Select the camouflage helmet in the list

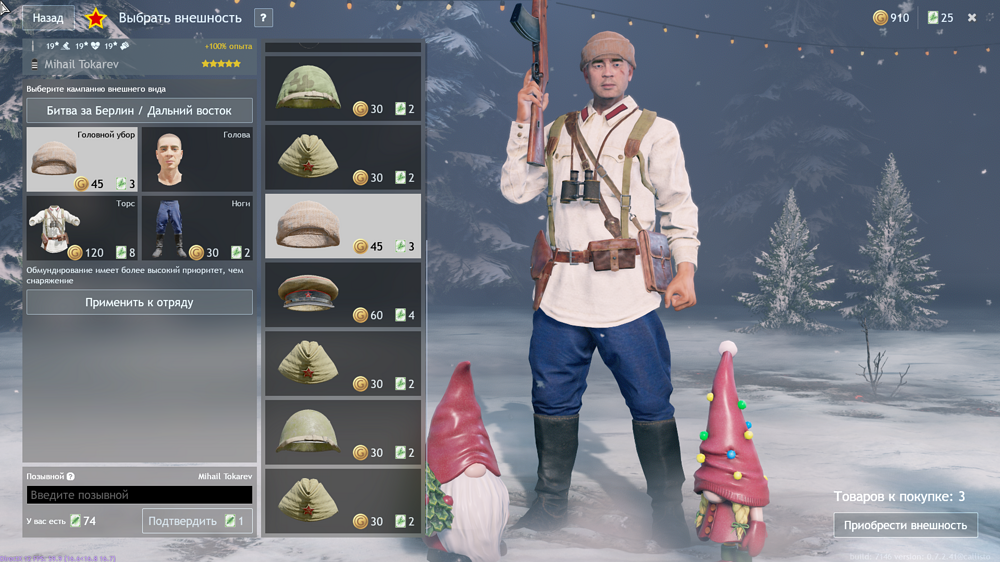(343, 88)
